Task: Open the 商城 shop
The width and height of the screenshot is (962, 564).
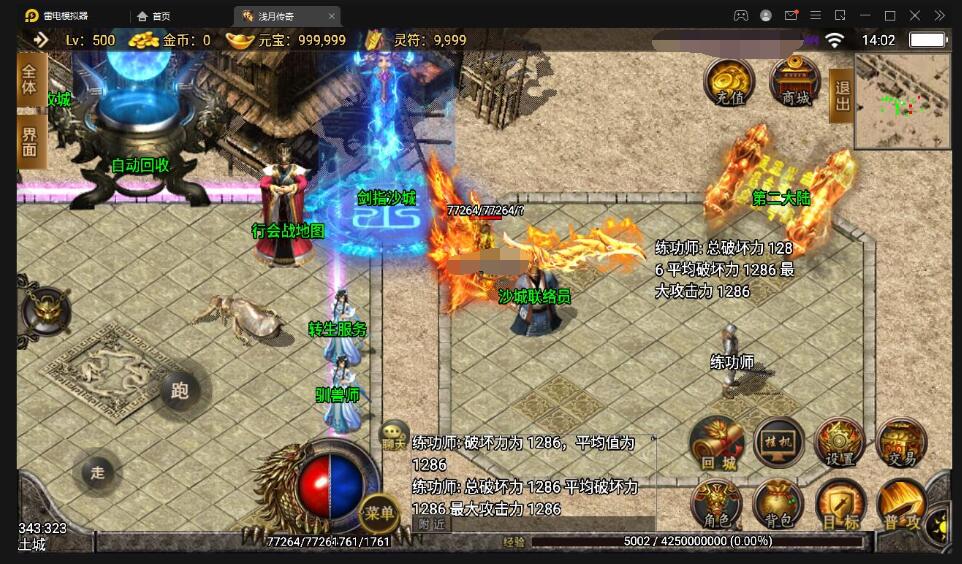Action: pos(795,82)
